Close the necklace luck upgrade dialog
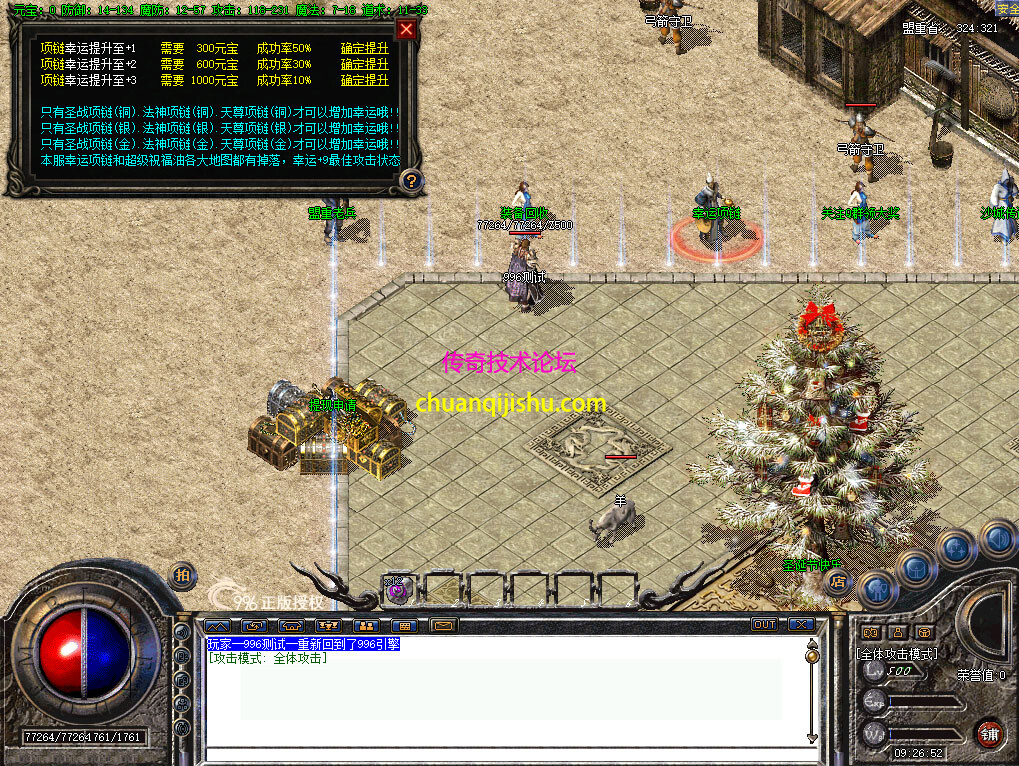Viewport: 1019px width, 766px height. pos(406,29)
